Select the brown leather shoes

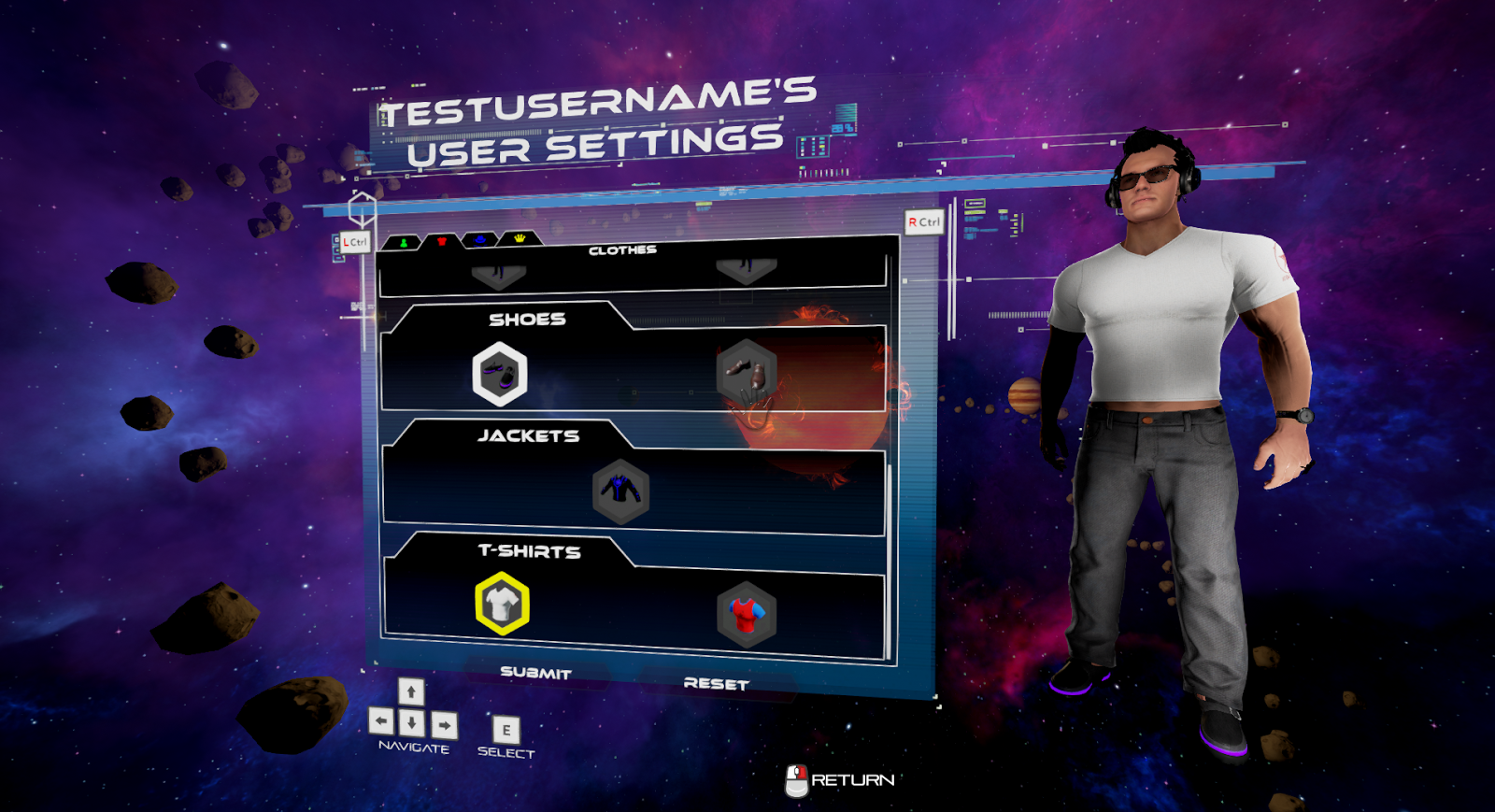(x=746, y=374)
